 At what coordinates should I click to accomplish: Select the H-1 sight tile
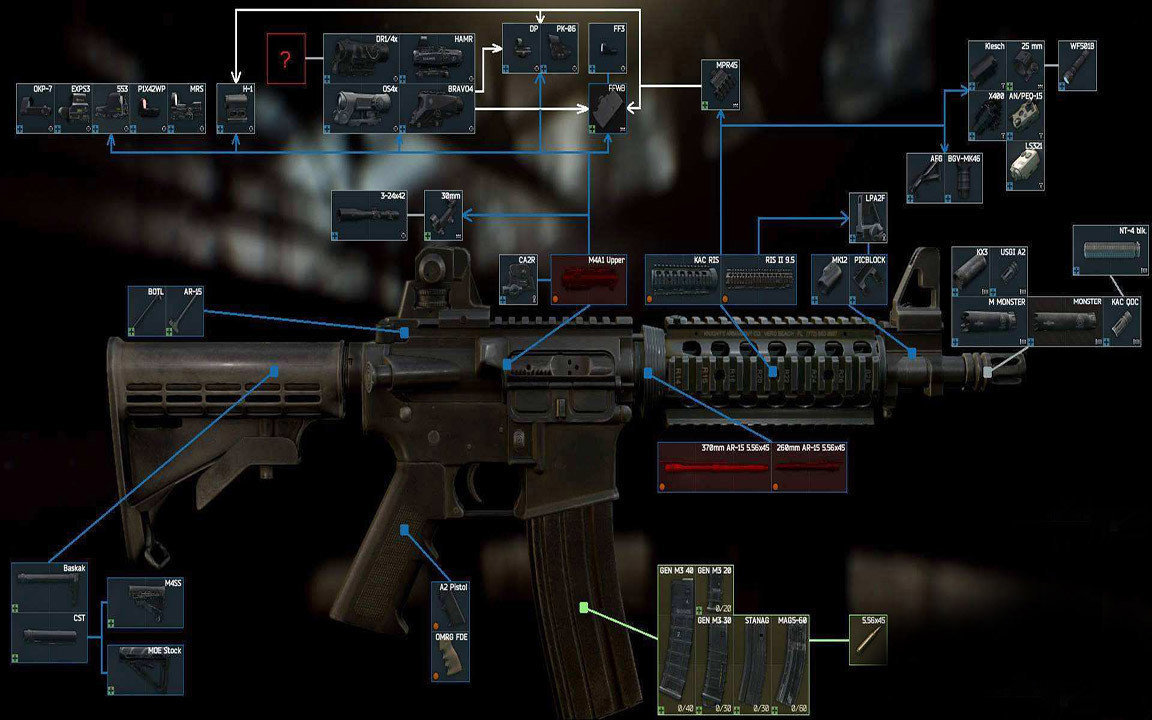[236, 109]
